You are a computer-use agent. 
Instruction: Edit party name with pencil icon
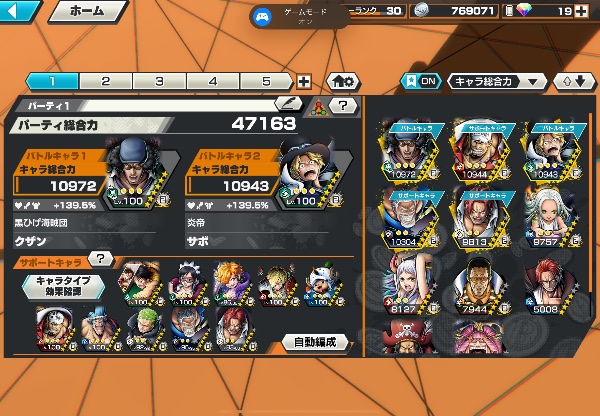tap(287, 103)
